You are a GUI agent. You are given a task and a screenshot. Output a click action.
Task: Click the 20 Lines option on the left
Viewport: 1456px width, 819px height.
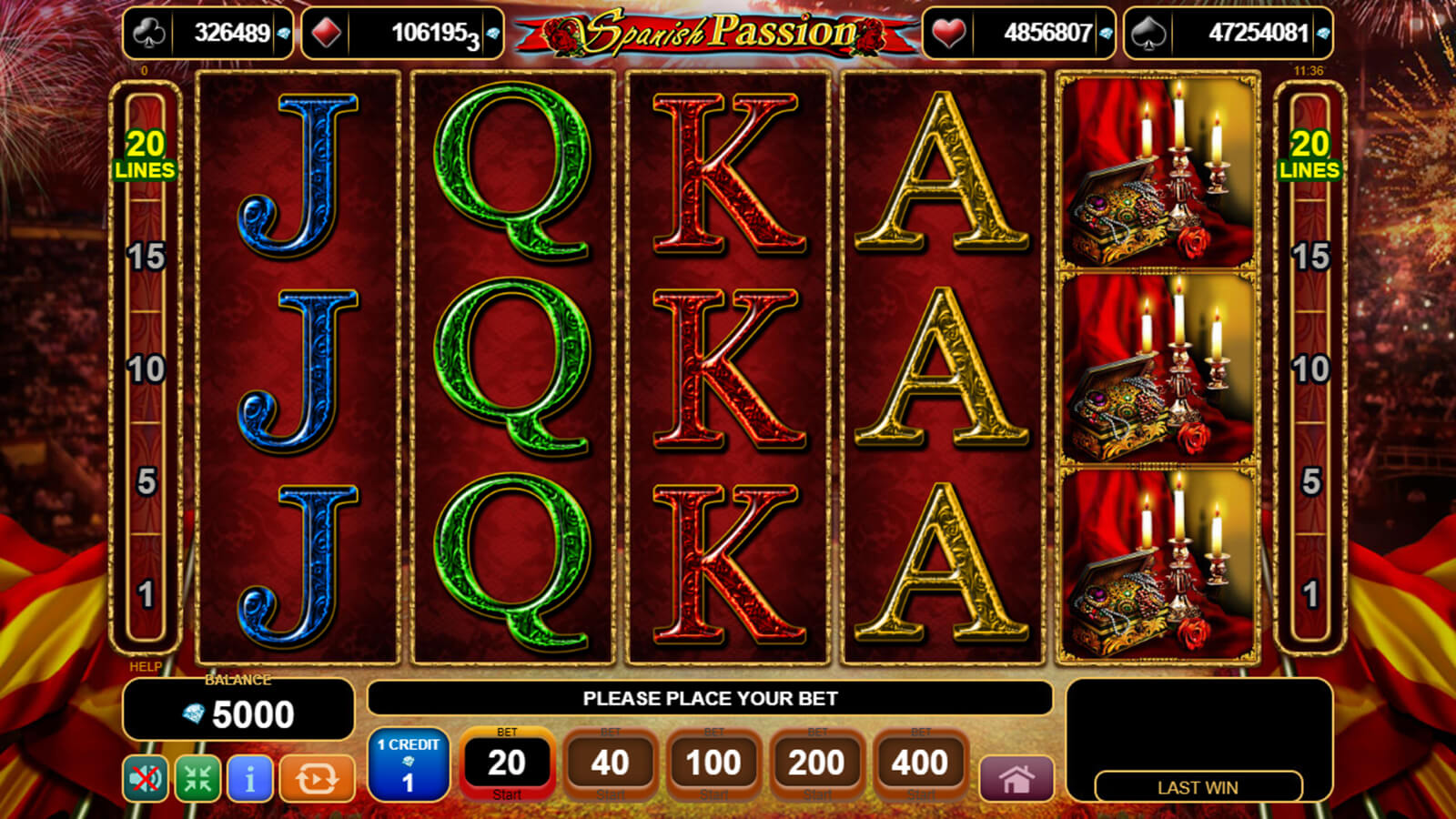pyautogui.click(x=146, y=155)
